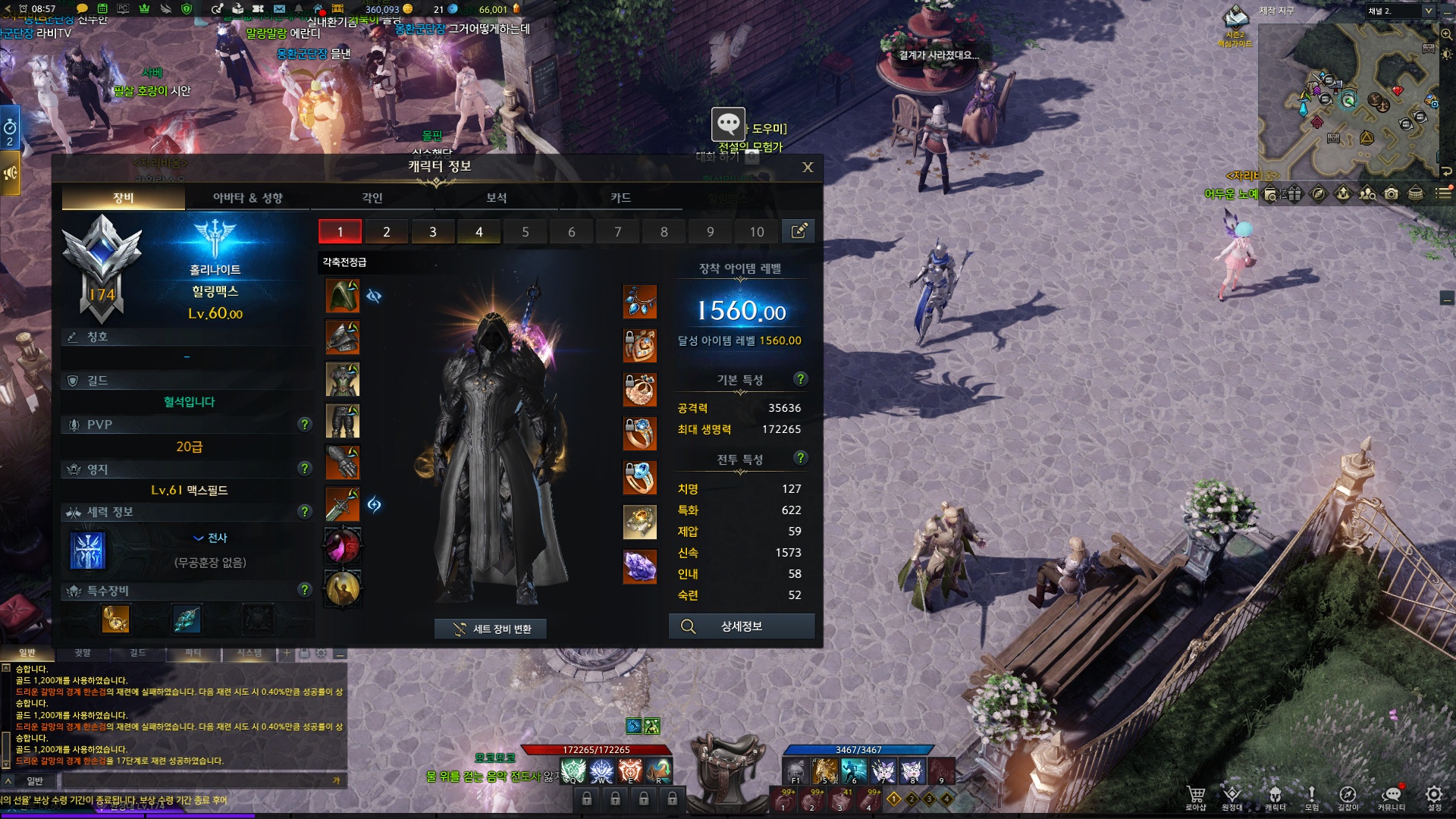Select the weapon sword slot
The image size is (1456, 819).
(343, 504)
